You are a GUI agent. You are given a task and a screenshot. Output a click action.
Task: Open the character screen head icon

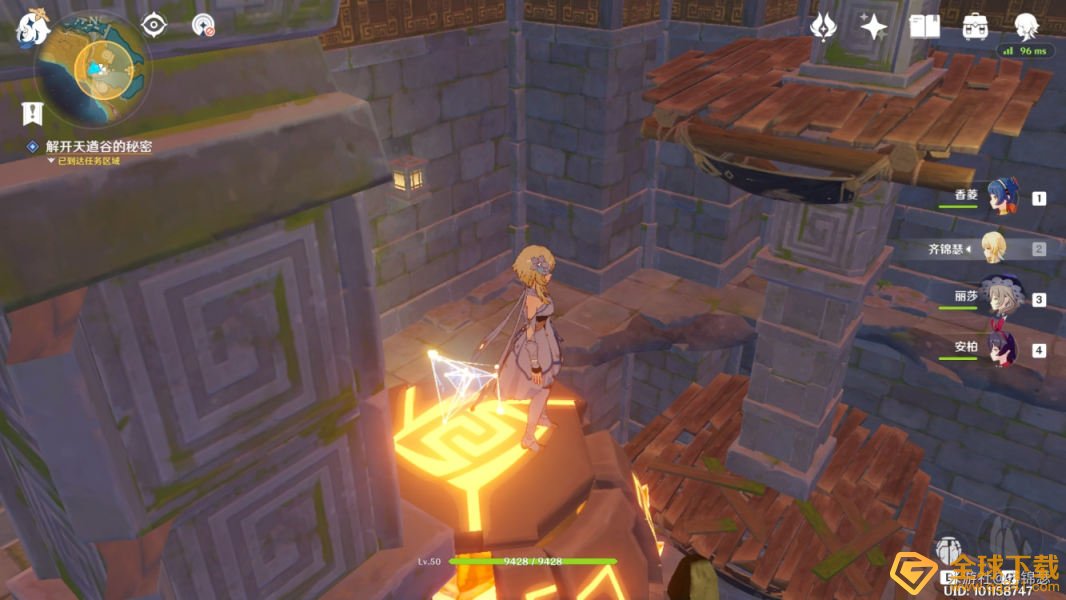point(1025,27)
